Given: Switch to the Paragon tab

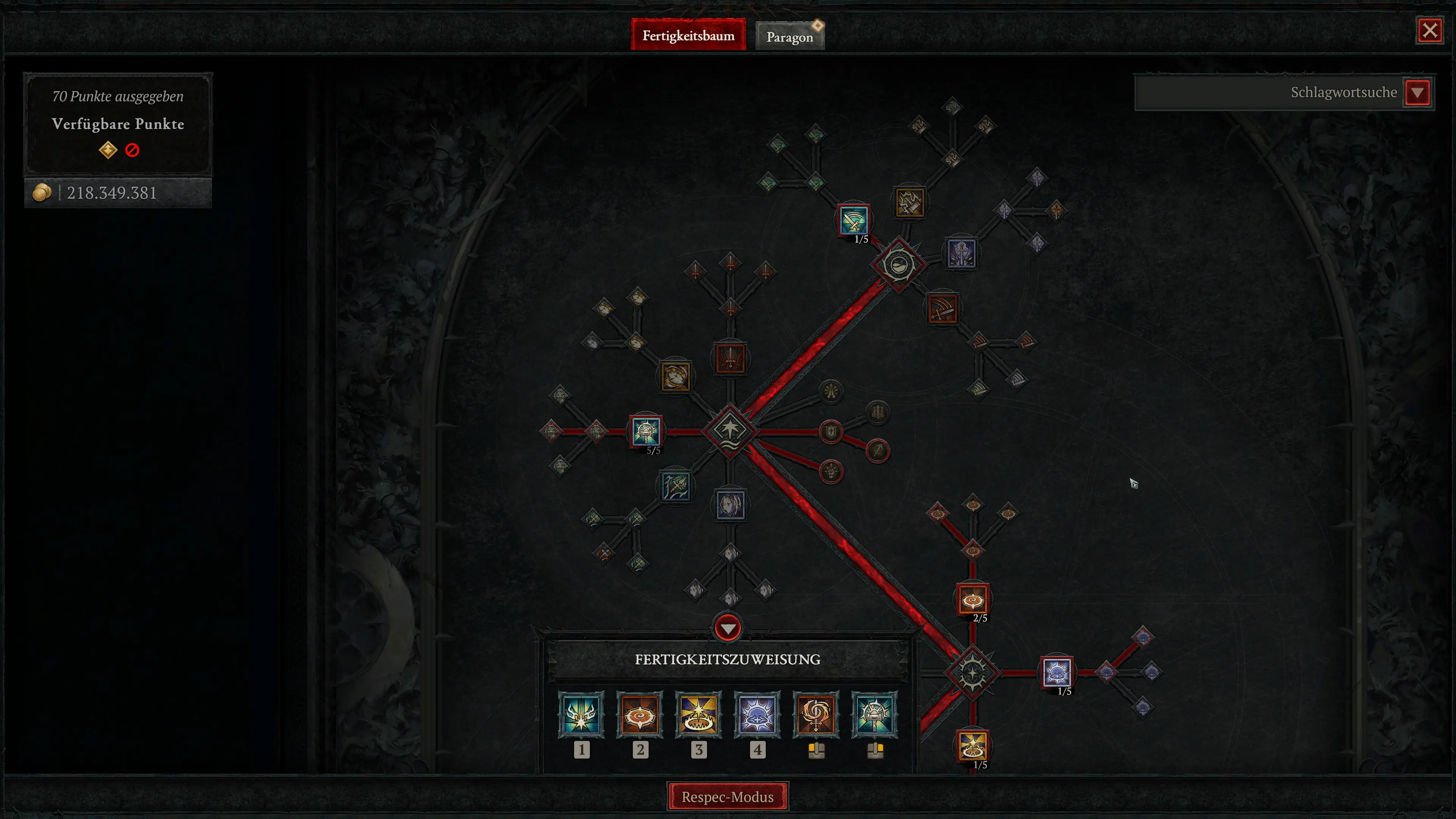Looking at the screenshot, I should 789,36.
